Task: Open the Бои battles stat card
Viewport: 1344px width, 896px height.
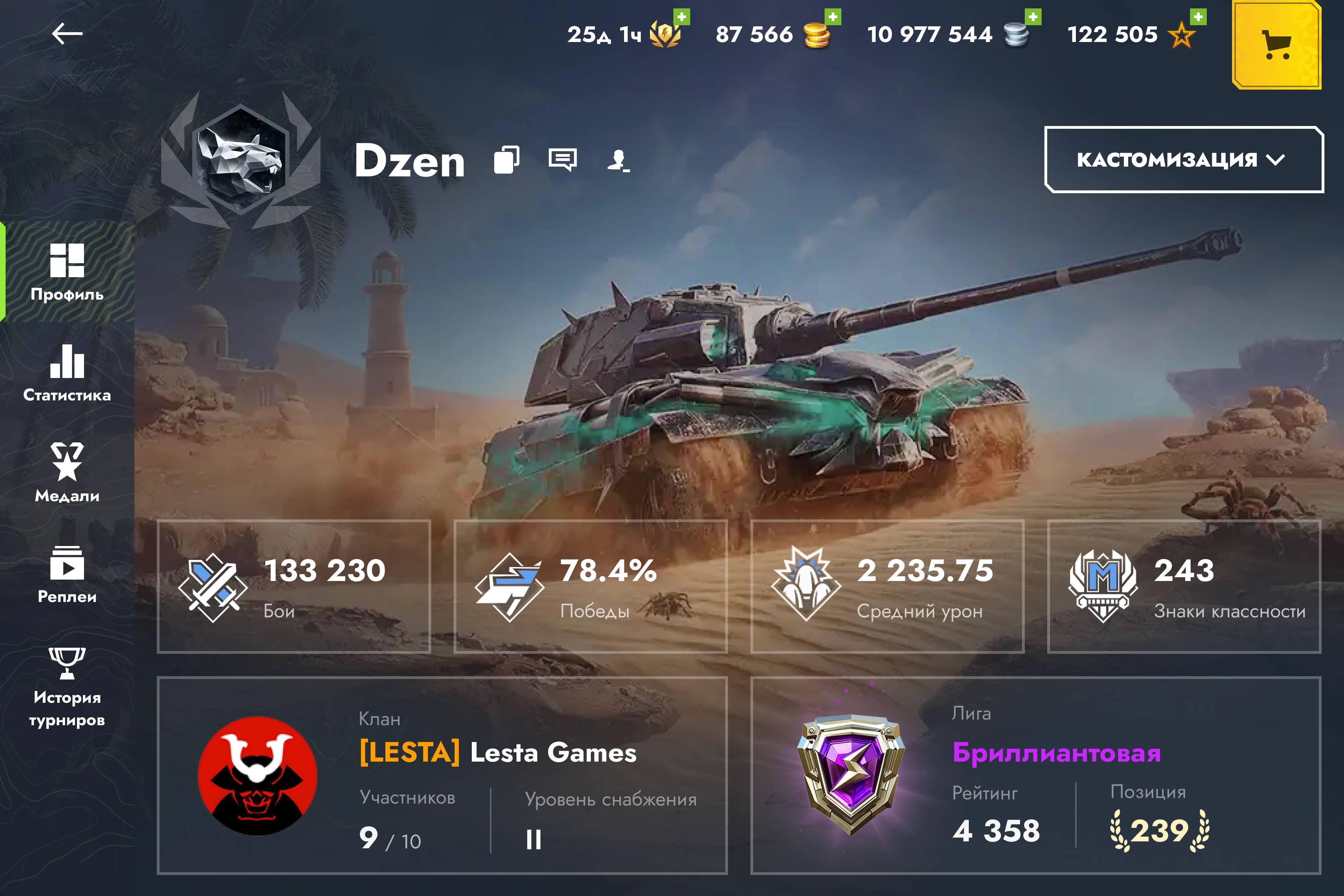Action: (x=294, y=586)
